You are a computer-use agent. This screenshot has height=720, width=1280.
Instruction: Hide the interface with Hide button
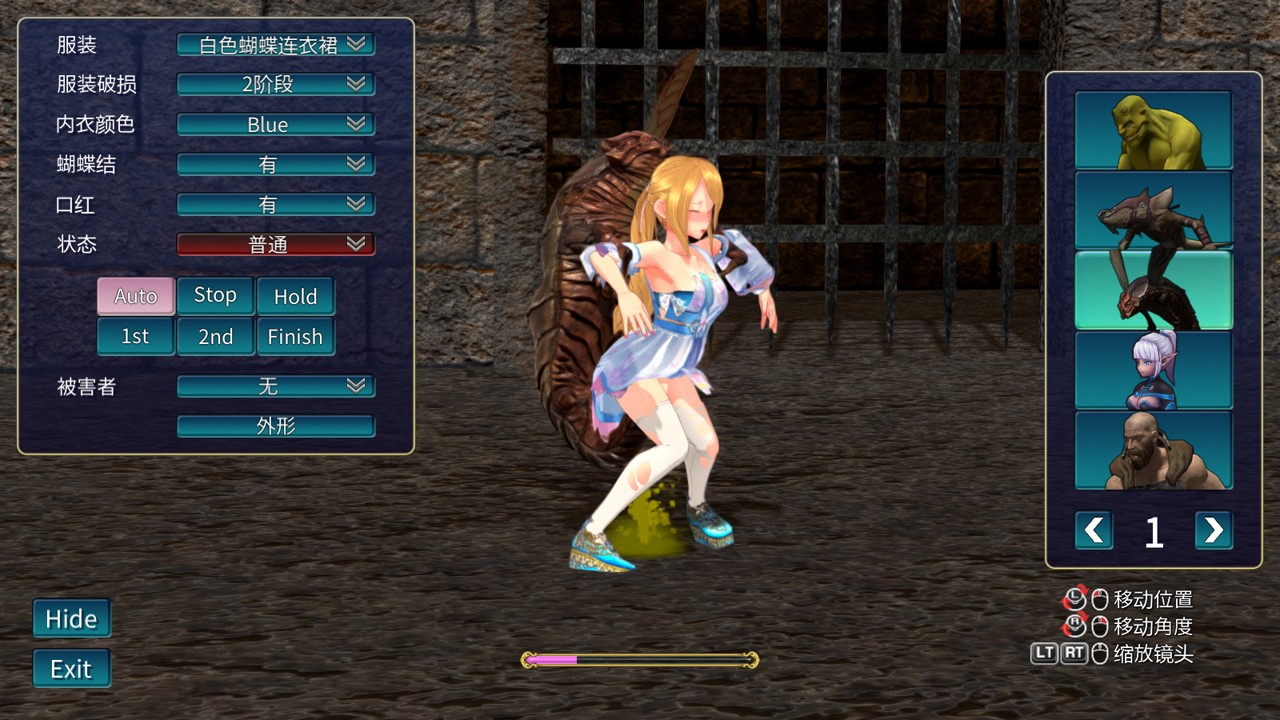71,619
